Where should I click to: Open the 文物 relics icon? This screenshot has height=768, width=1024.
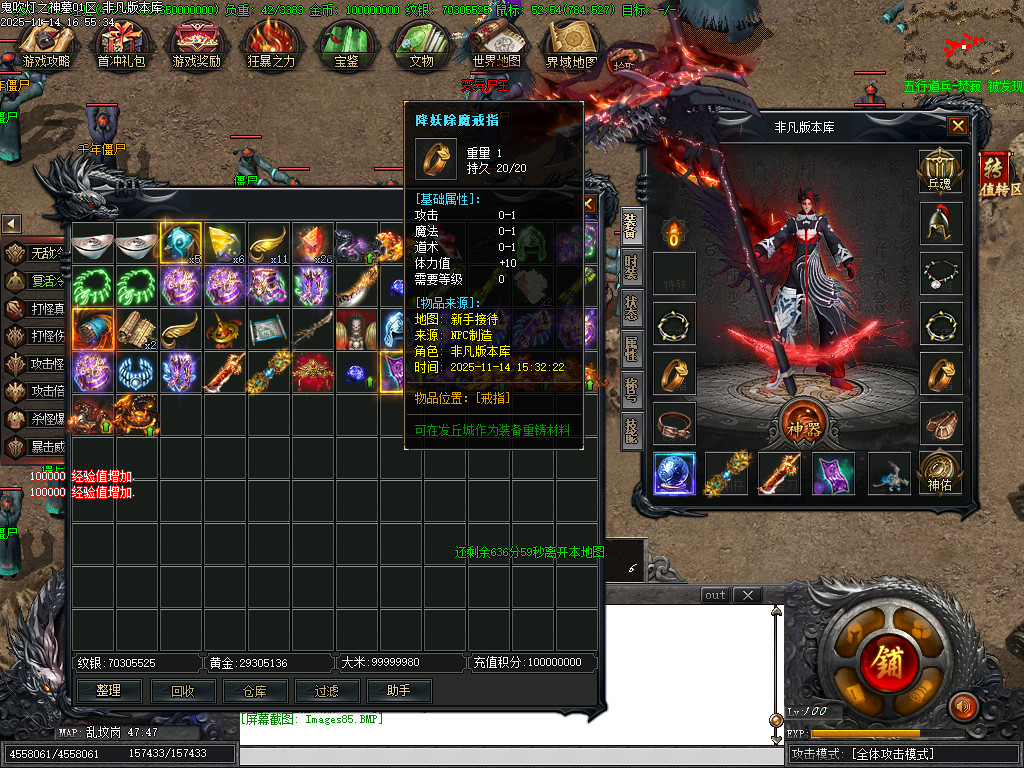pyautogui.click(x=421, y=43)
